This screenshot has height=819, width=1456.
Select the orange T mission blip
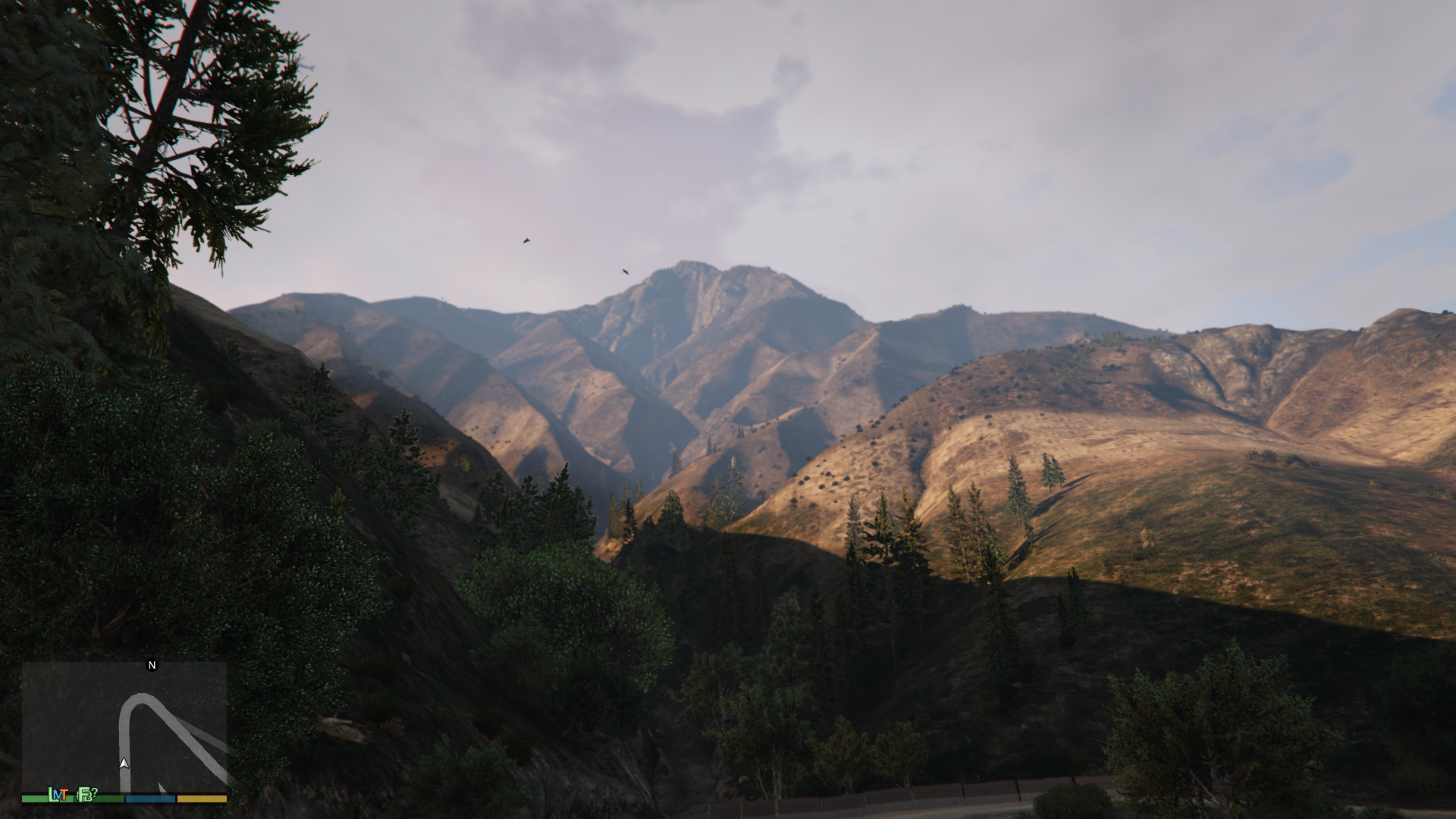pos(65,794)
